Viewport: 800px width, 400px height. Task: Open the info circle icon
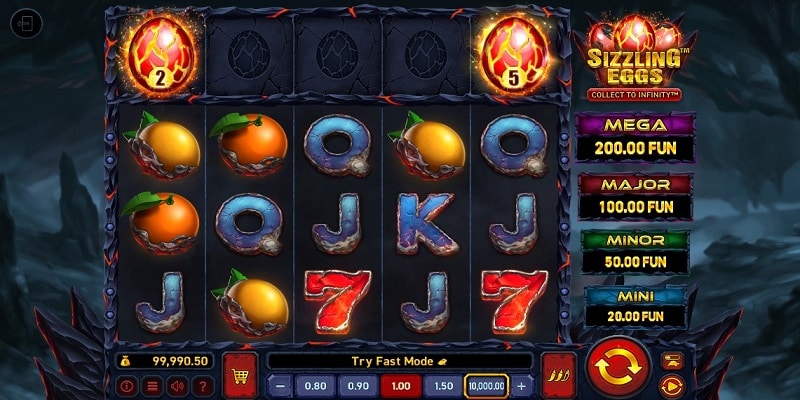click(x=127, y=386)
